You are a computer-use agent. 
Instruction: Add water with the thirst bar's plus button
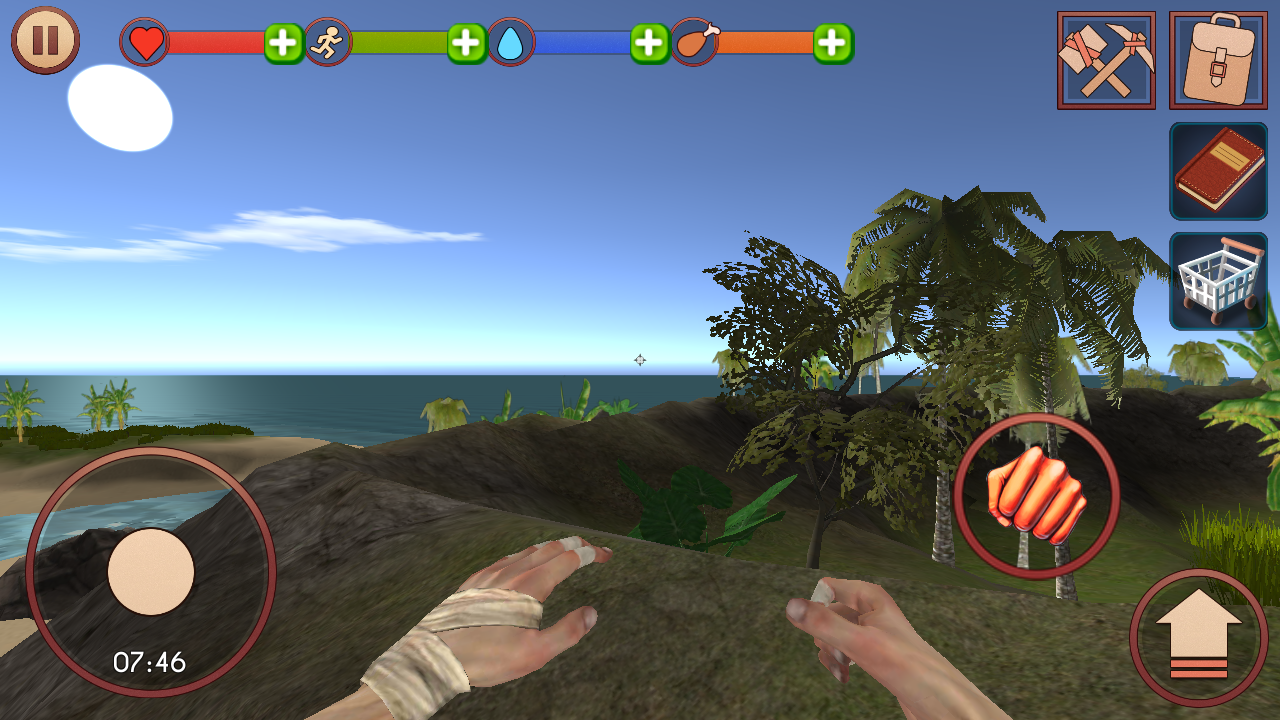(x=650, y=43)
